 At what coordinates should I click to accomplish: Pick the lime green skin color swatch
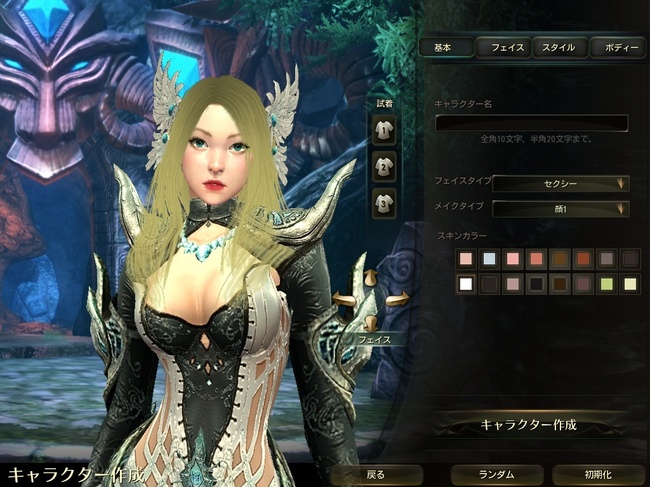tap(606, 284)
